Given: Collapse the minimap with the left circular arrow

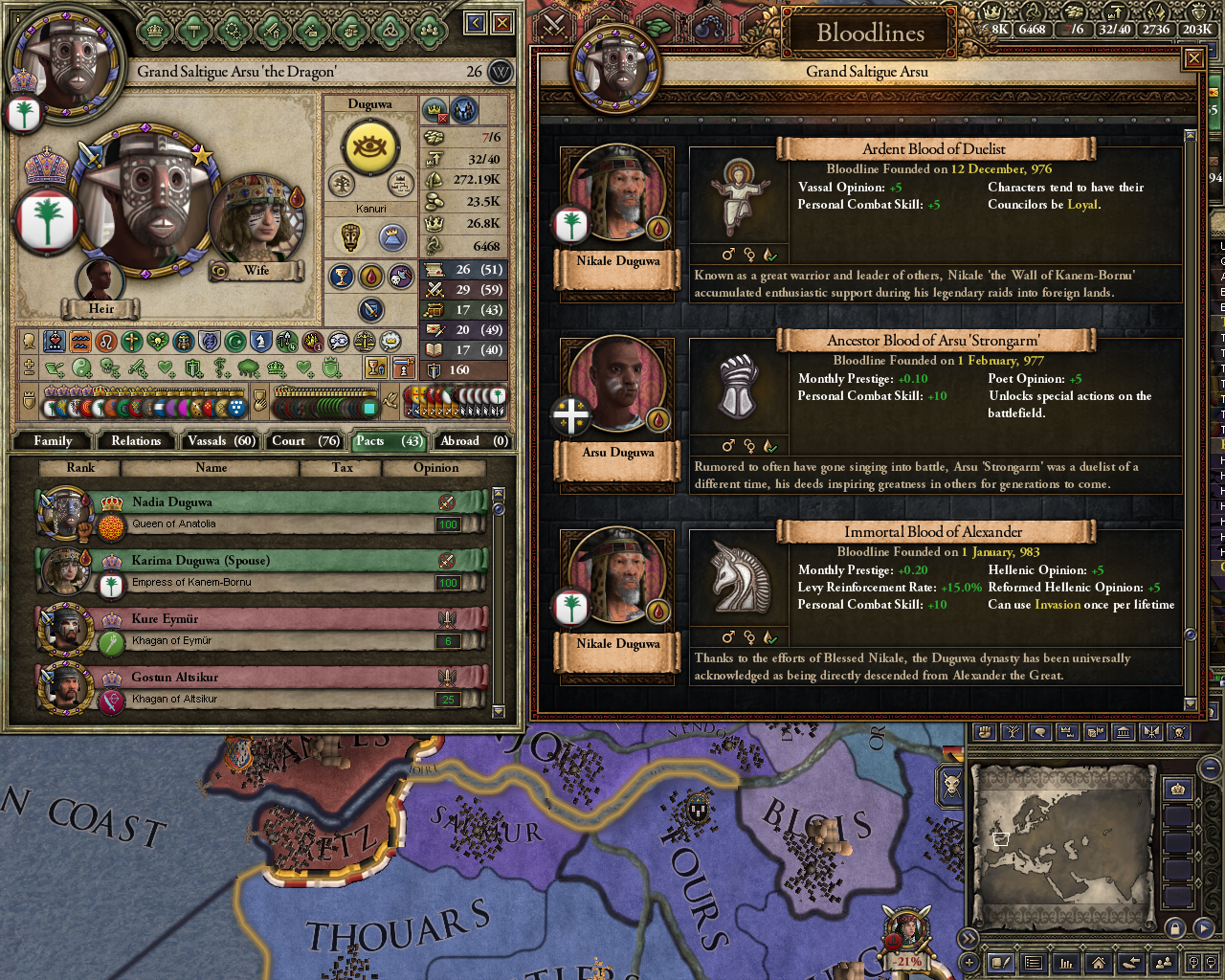Looking at the screenshot, I should 969,937.
